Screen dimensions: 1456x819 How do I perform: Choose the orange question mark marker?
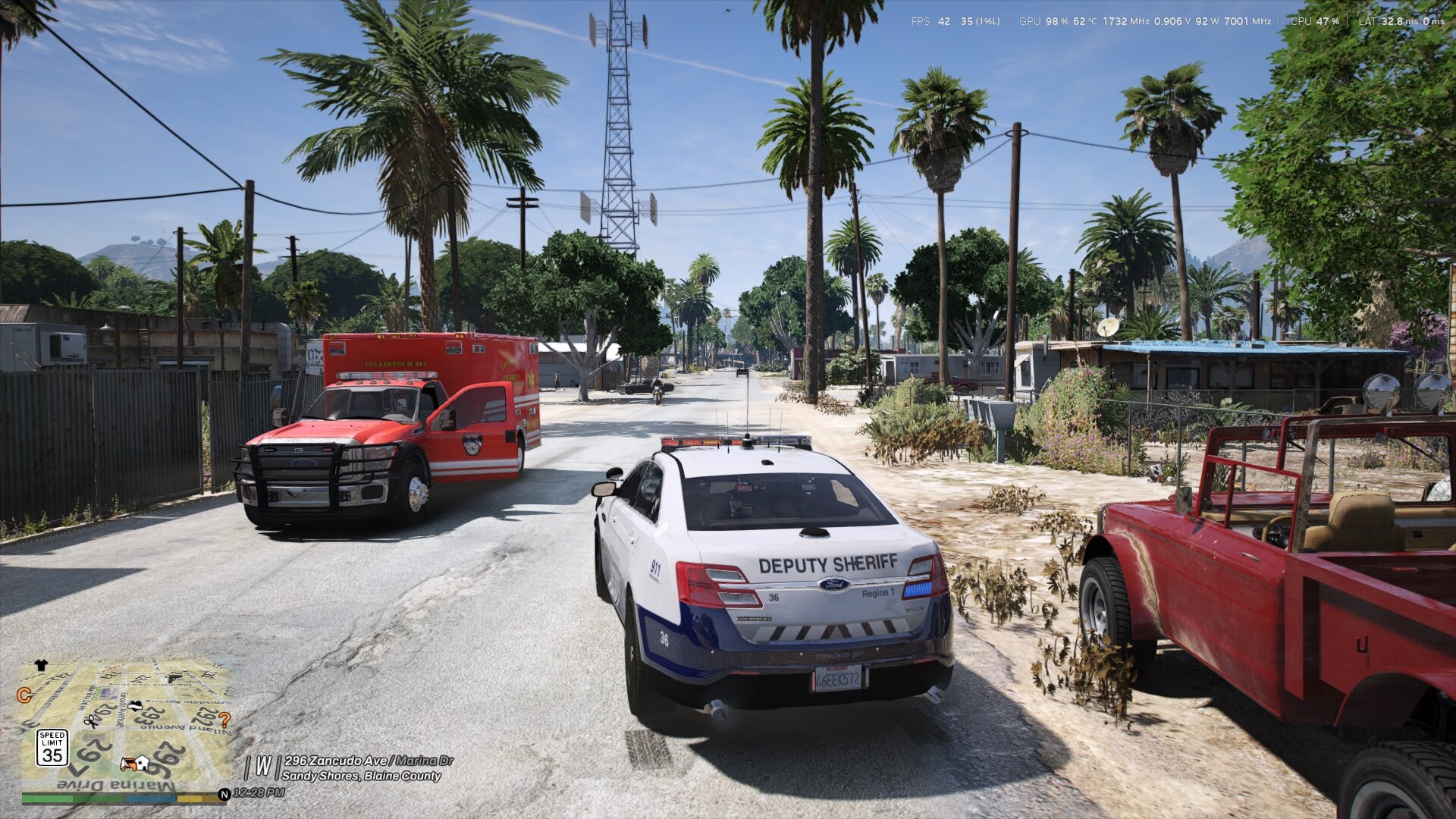click(x=224, y=720)
